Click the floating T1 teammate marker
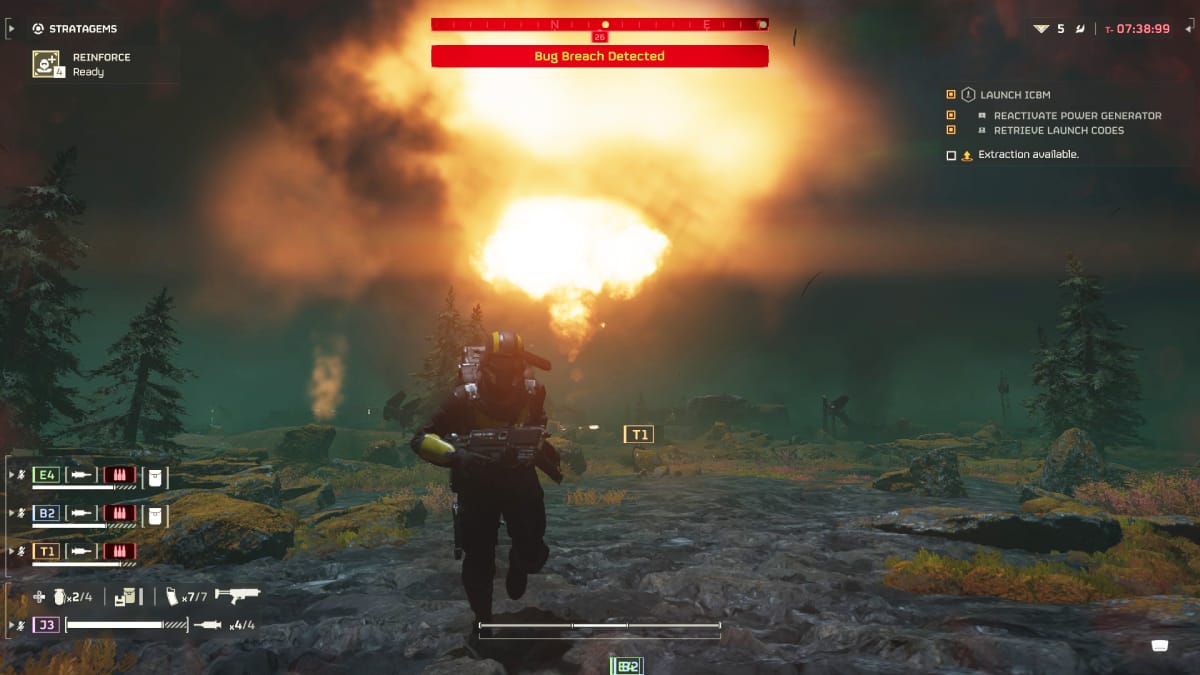Screen dimensions: 1200x675 pyautogui.click(x=638, y=434)
